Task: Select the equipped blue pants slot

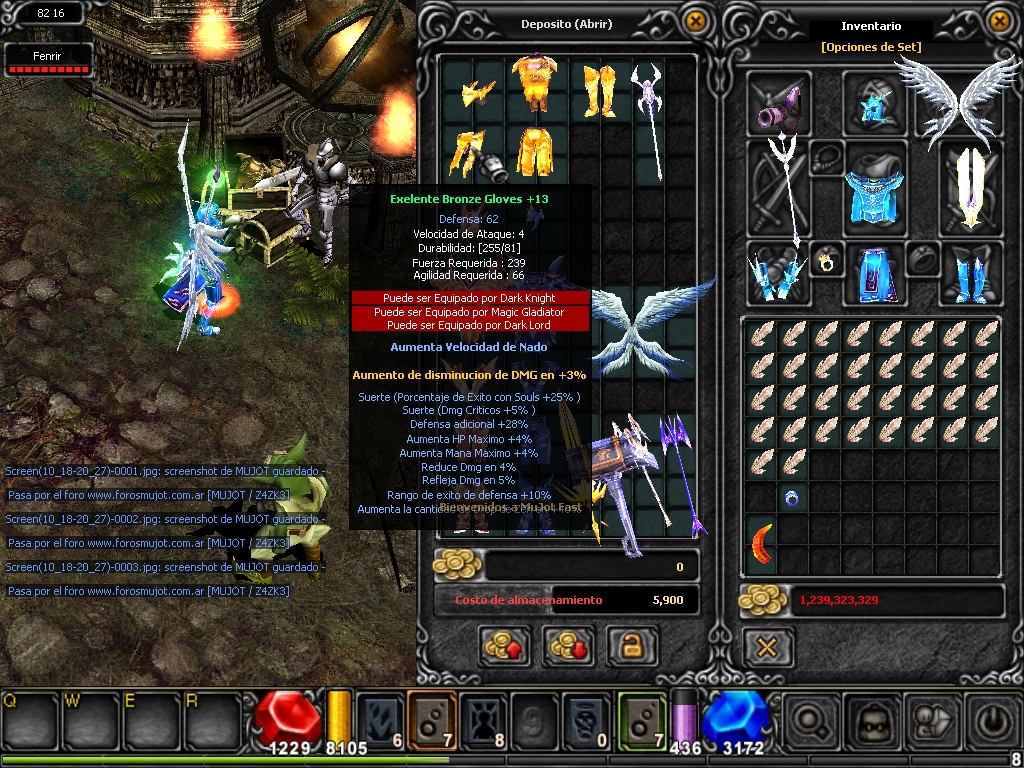Action: [x=876, y=273]
